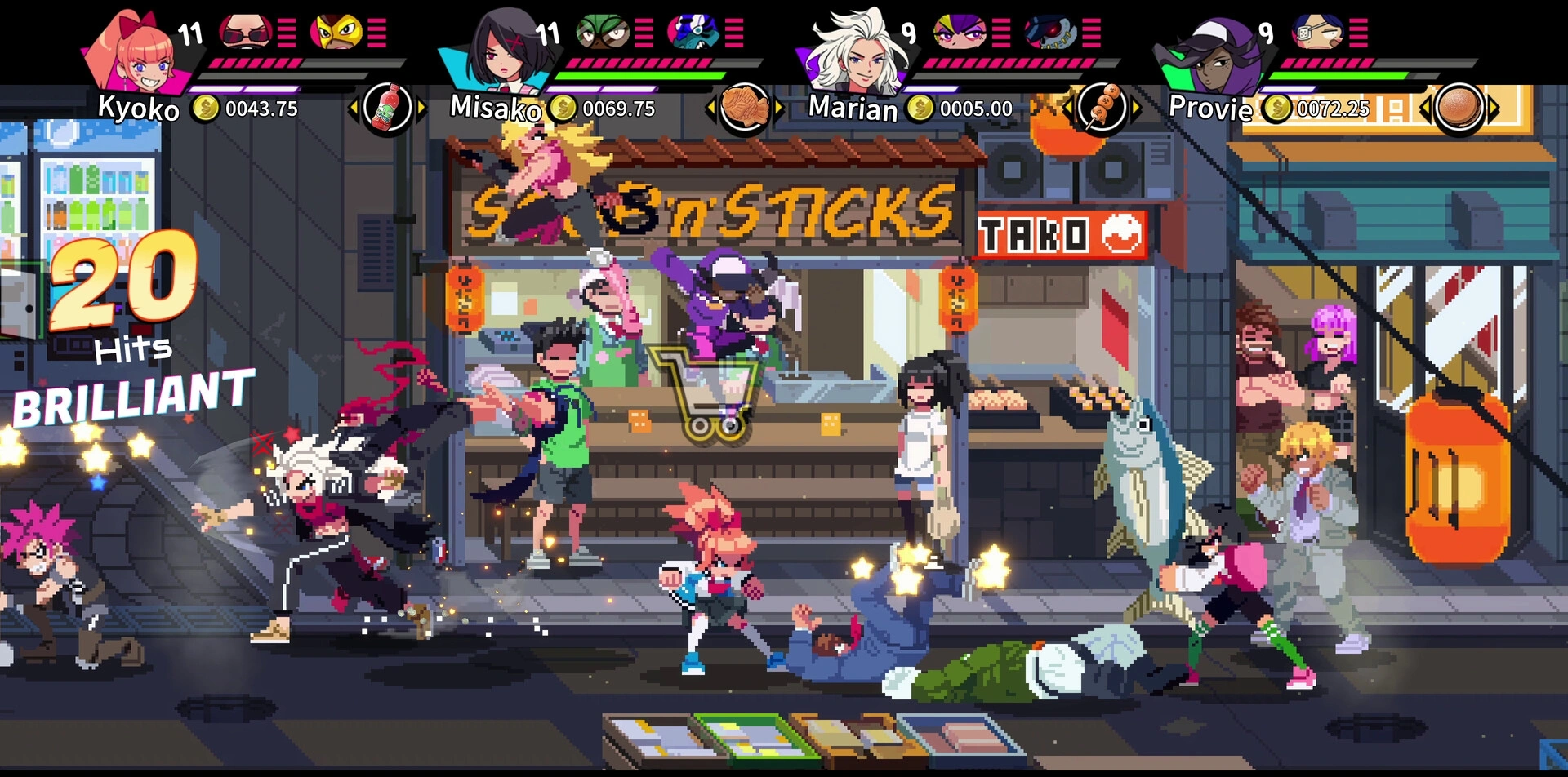The height and width of the screenshot is (777, 1568).
Task: Use Provie's round bun item
Action: [x=1459, y=107]
